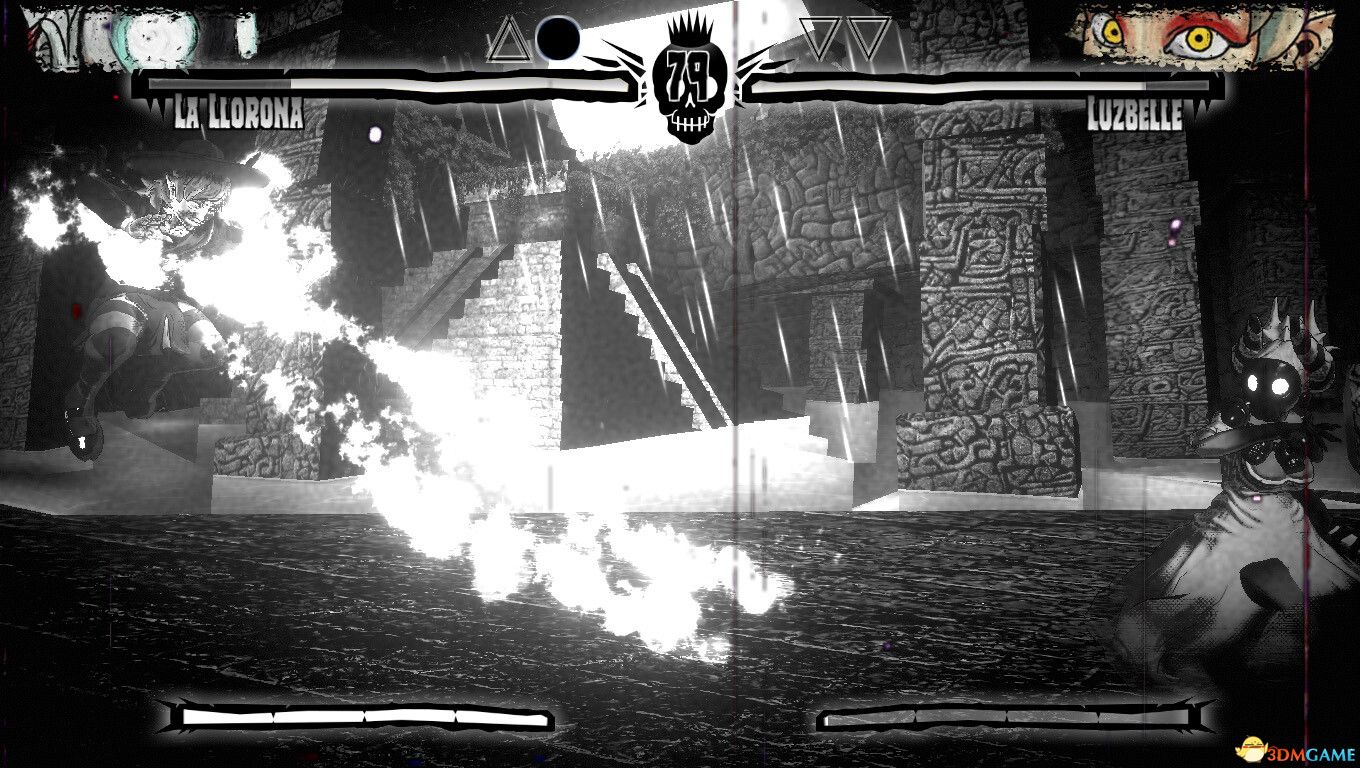Select the Luzbelle name label
Viewport: 1360px width, 768px height.
(1135, 112)
